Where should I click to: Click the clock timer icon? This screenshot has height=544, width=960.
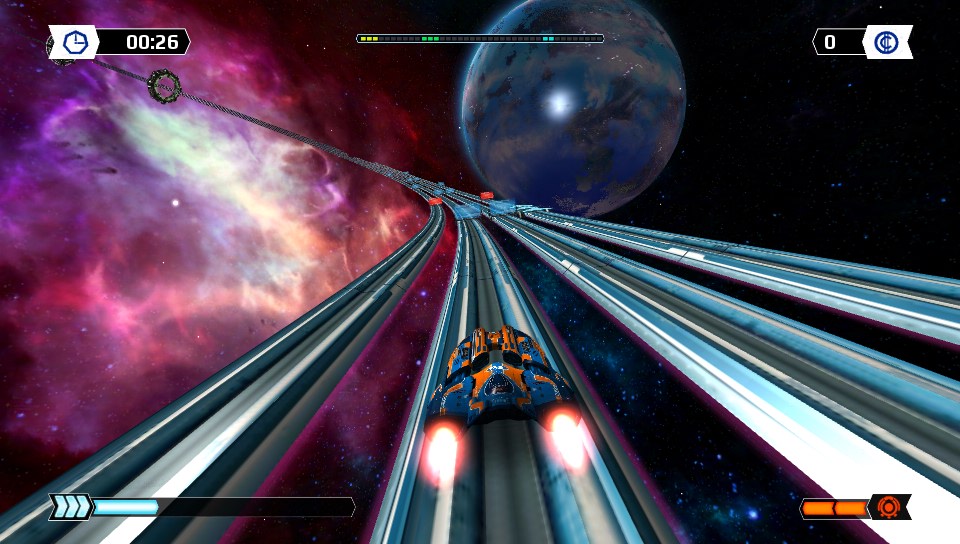click(74, 42)
